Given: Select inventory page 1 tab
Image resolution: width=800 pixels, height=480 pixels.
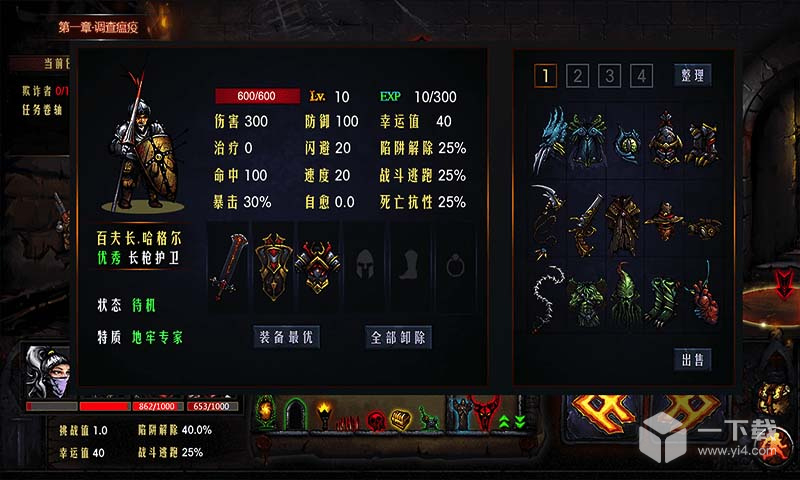Looking at the screenshot, I should pyautogui.click(x=545, y=75).
